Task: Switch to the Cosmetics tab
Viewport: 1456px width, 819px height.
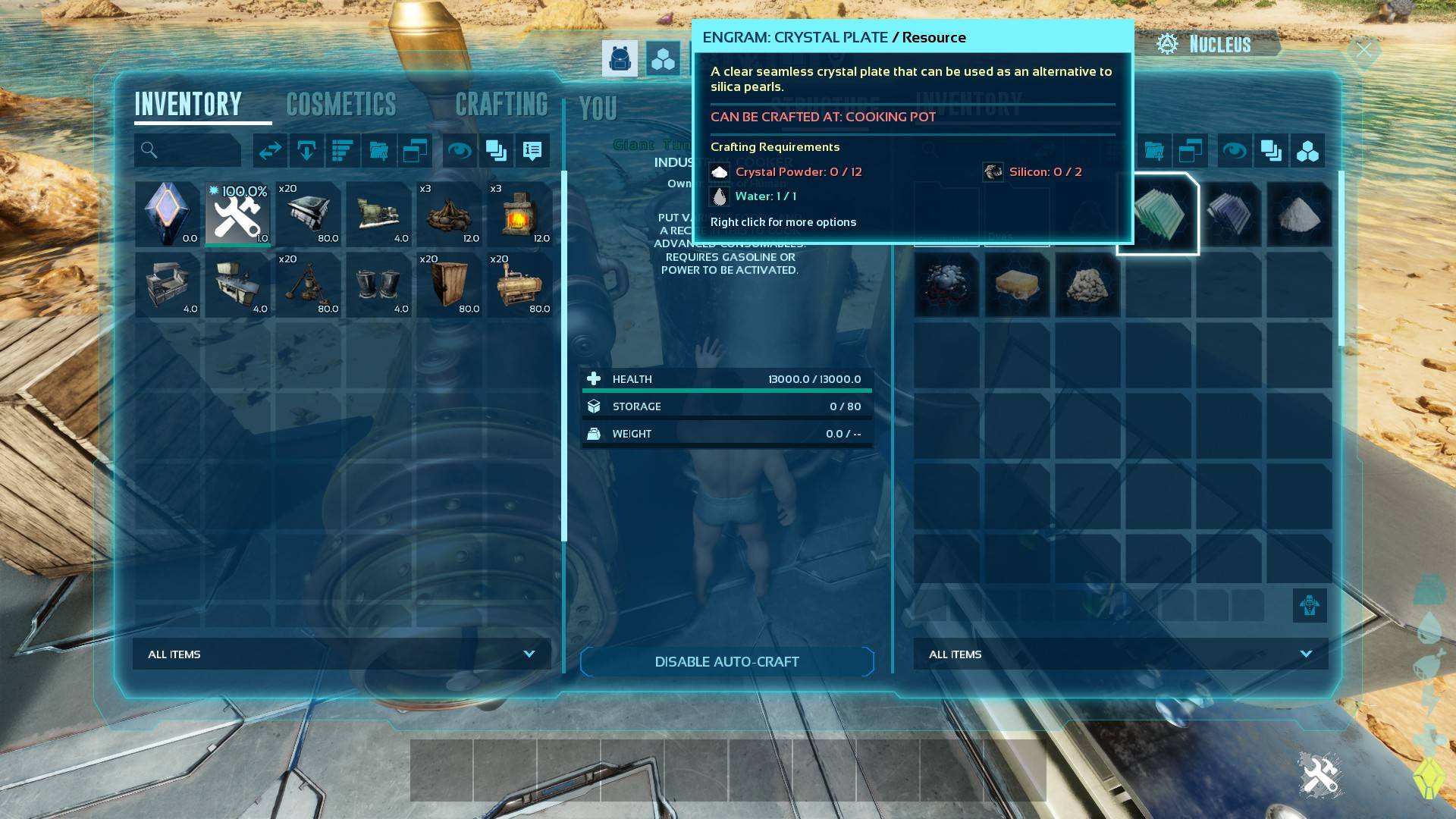Action: pos(341,105)
